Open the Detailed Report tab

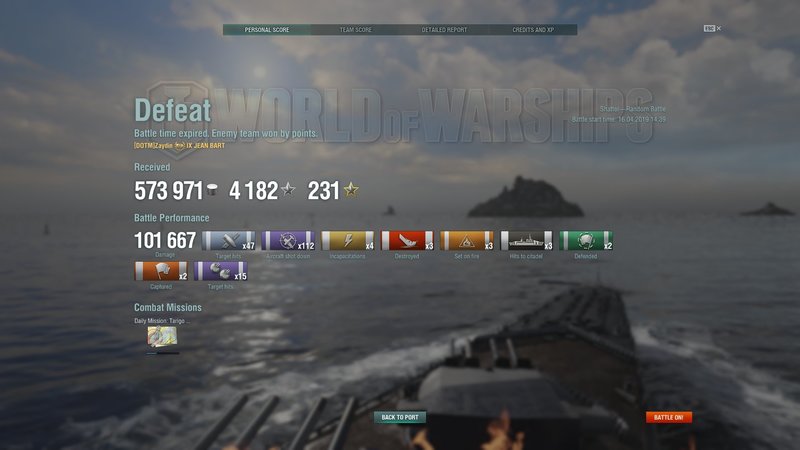tap(444, 30)
